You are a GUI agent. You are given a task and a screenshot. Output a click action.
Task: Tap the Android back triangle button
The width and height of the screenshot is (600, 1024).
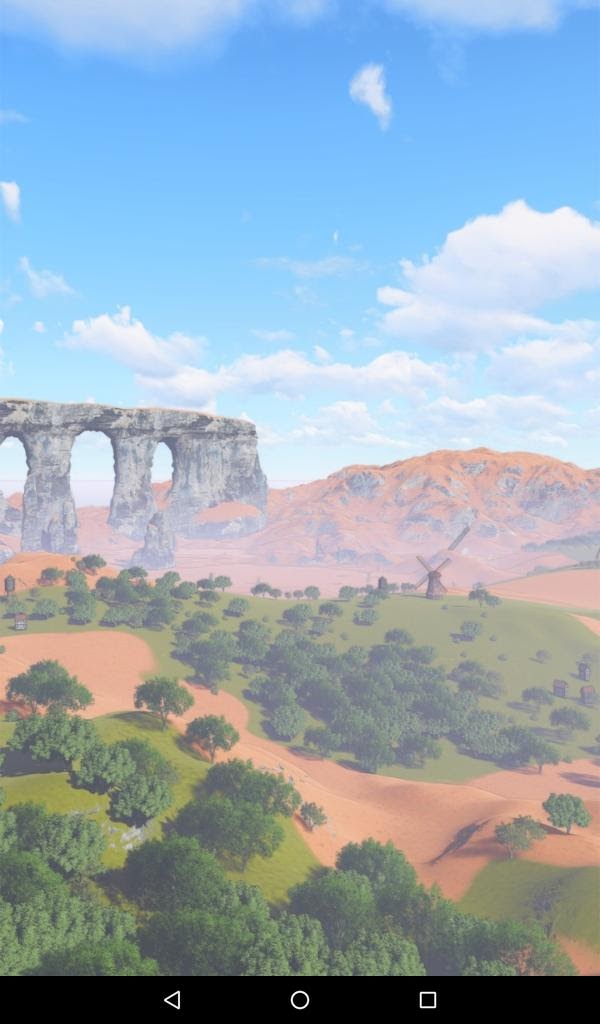(172, 999)
